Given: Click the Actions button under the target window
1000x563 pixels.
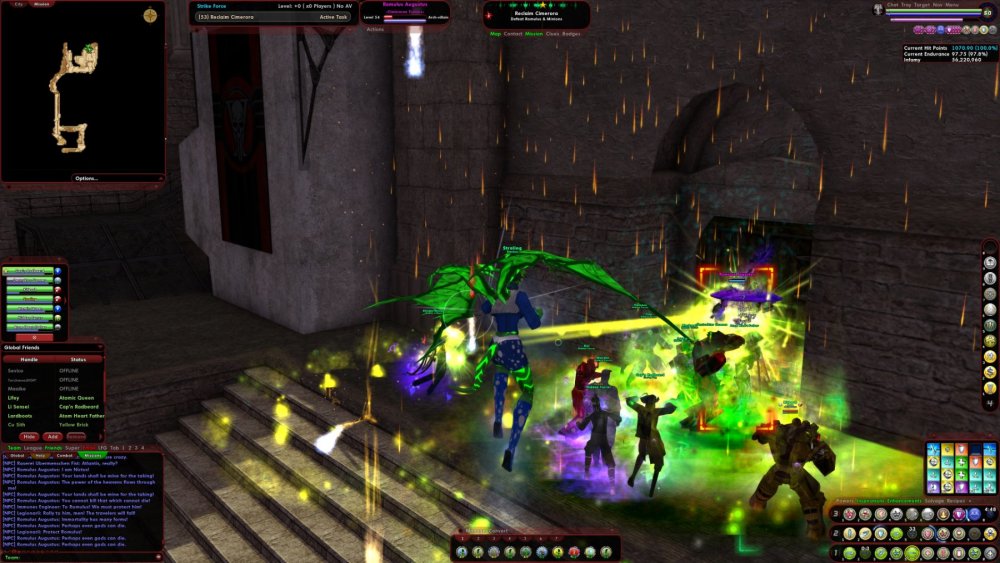Looking at the screenshot, I should pyautogui.click(x=375, y=29).
